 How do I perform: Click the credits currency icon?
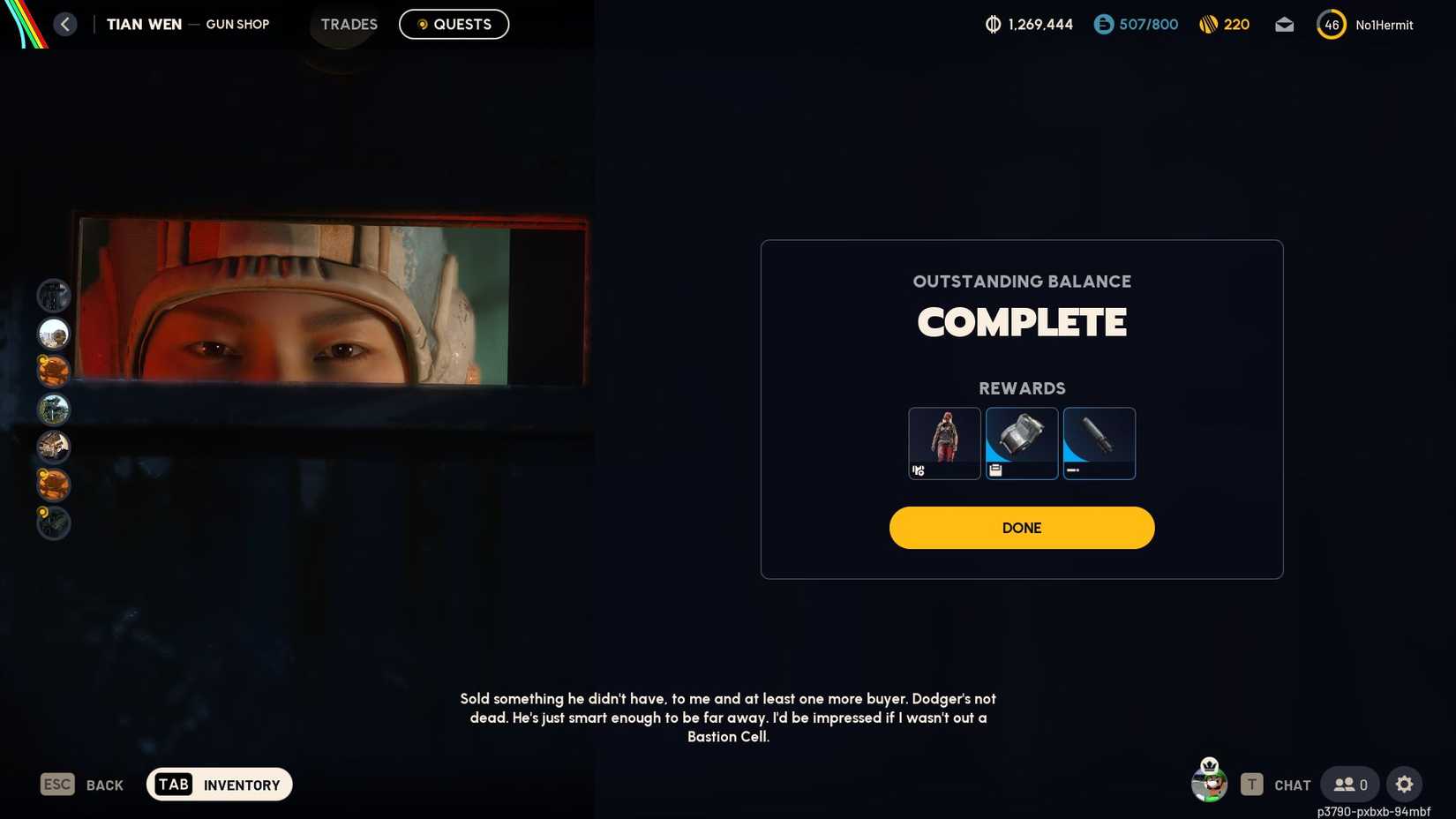pyautogui.click(x=1104, y=25)
